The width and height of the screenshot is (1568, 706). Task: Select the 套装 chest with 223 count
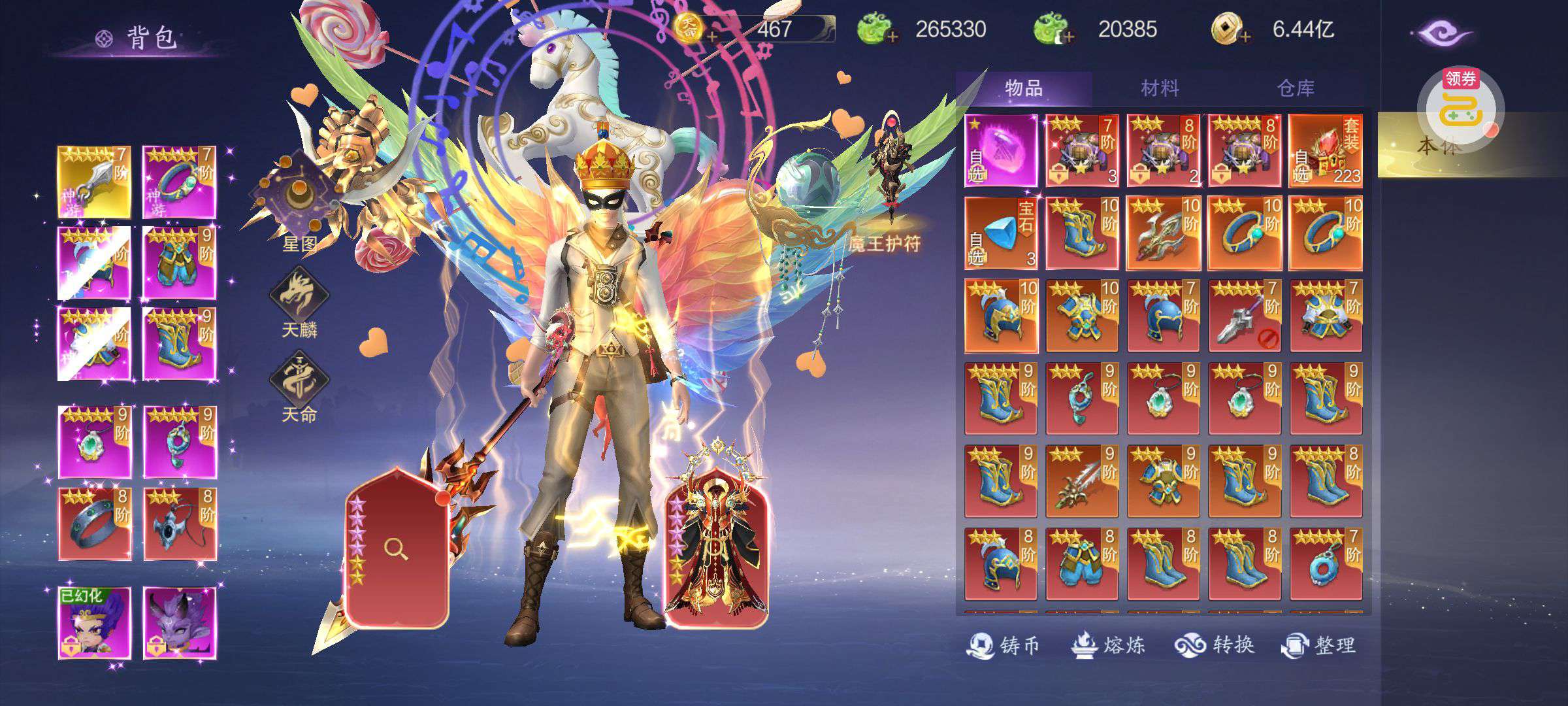click(1325, 151)
